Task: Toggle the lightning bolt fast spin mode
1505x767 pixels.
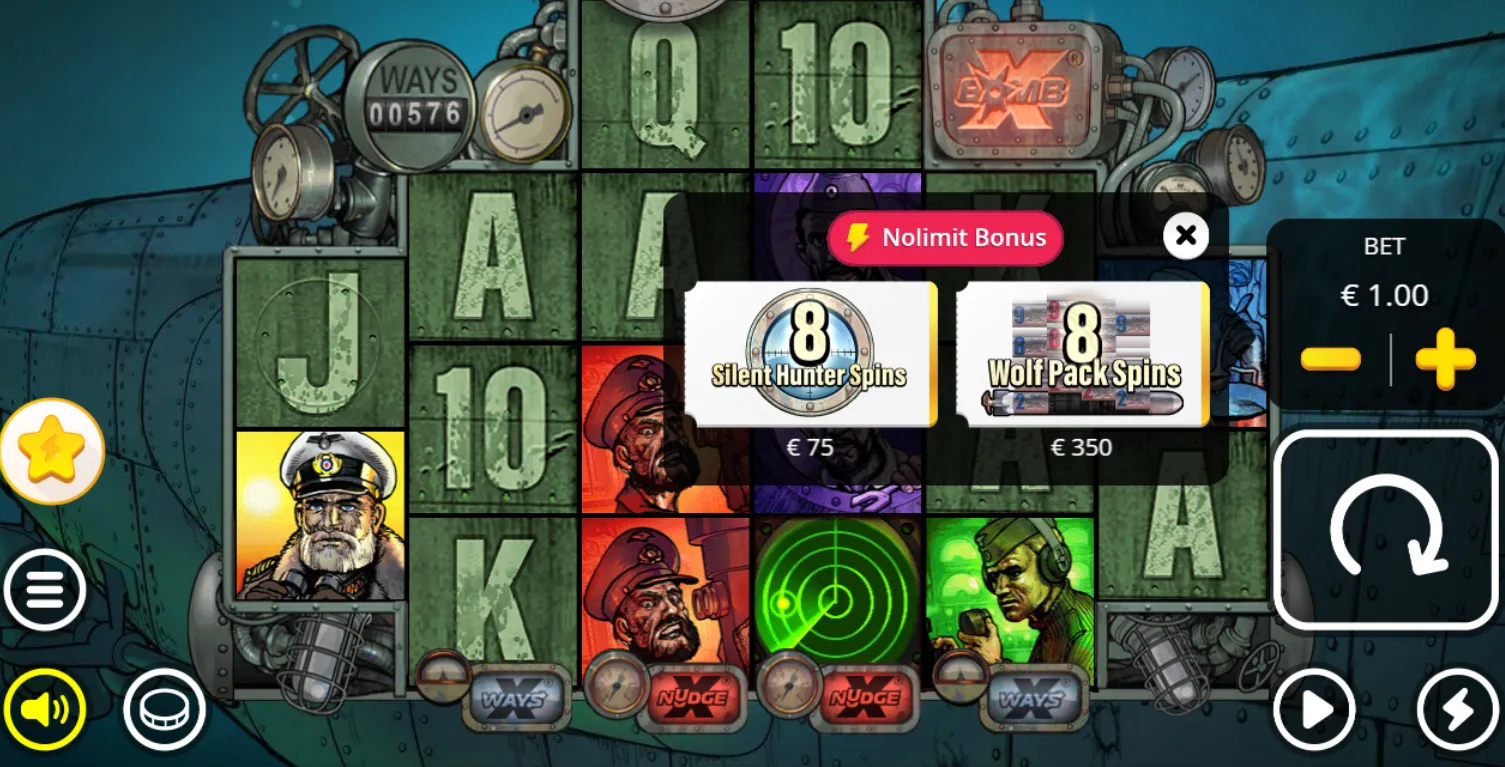Action: click(x=1456, y=710)
